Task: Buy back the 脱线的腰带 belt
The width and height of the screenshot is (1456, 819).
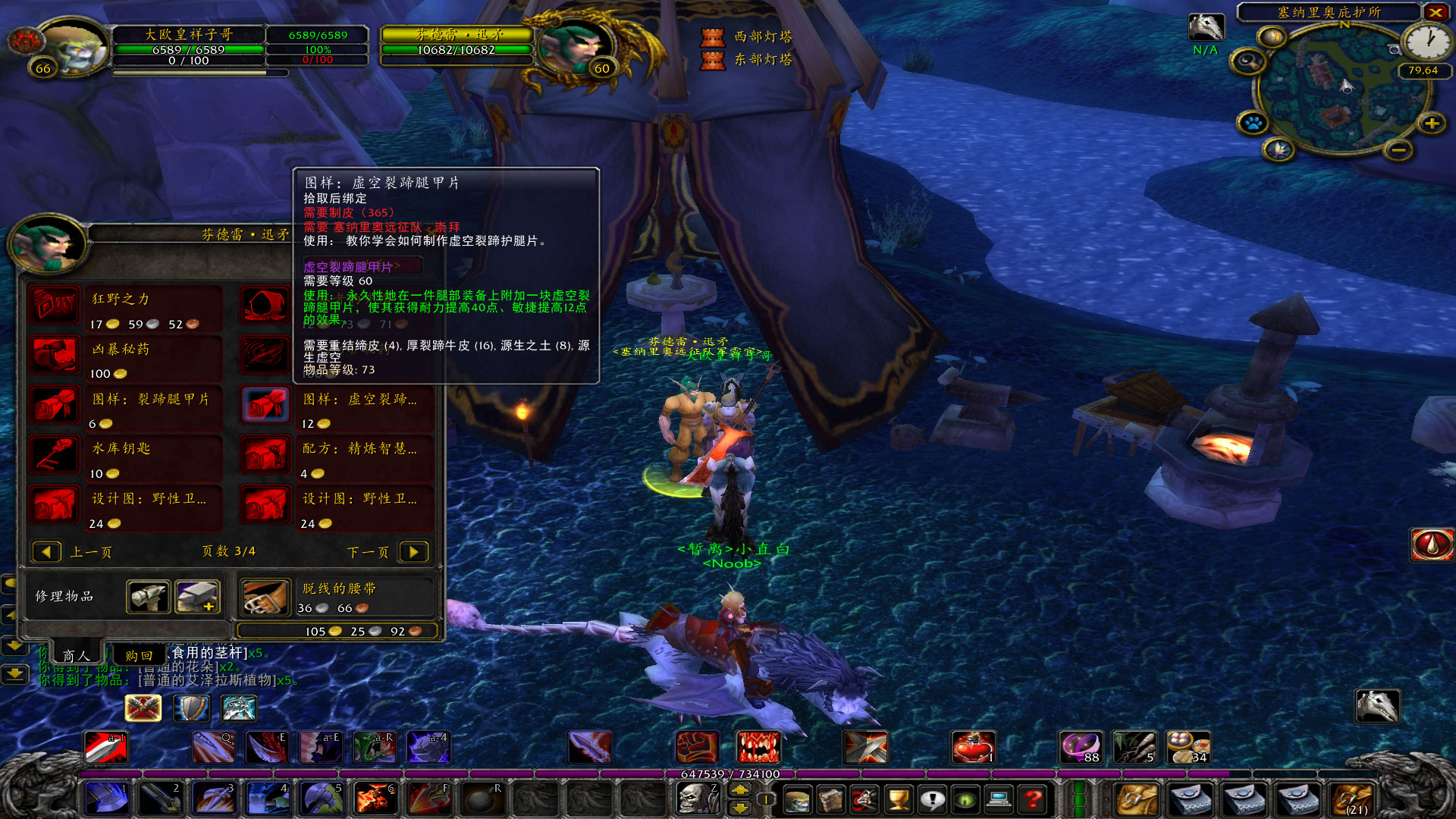Action: click(x=265, y=598)
